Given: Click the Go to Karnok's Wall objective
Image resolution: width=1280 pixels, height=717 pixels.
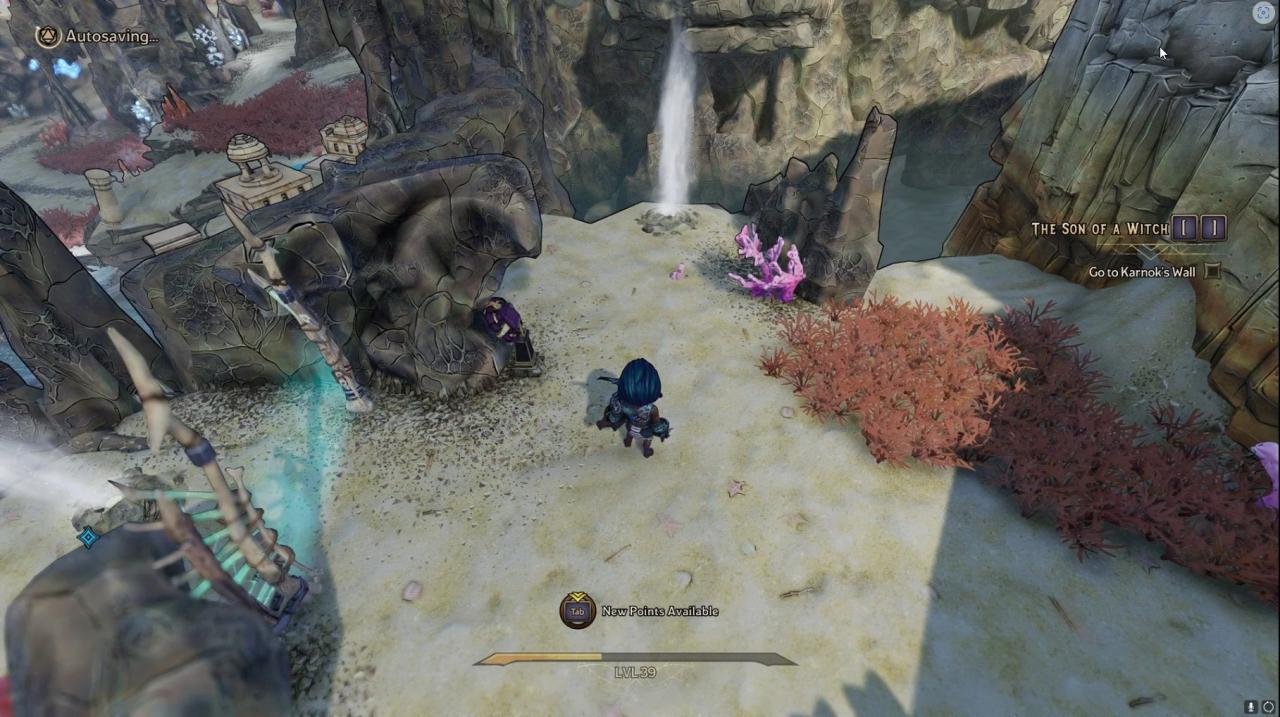Looking at the screenshot, I should [x=1142, y=272].
